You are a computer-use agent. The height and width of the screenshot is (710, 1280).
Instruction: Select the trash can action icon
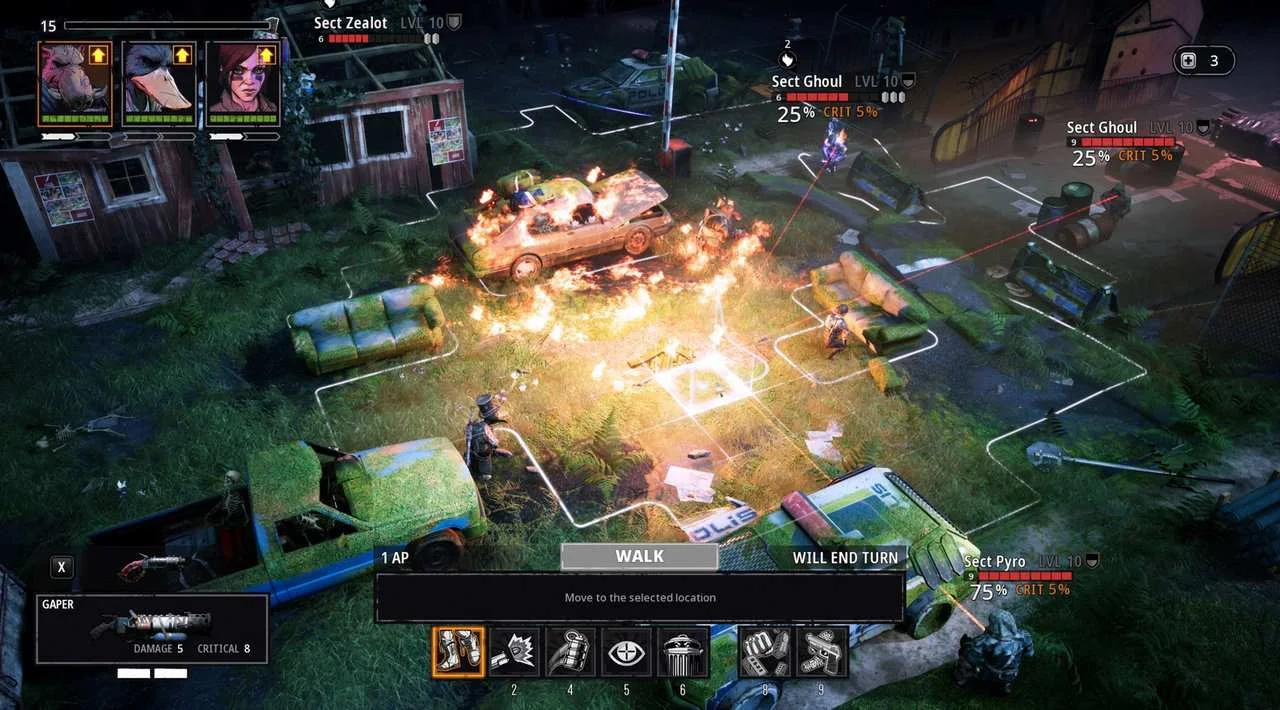pos(684,652)
